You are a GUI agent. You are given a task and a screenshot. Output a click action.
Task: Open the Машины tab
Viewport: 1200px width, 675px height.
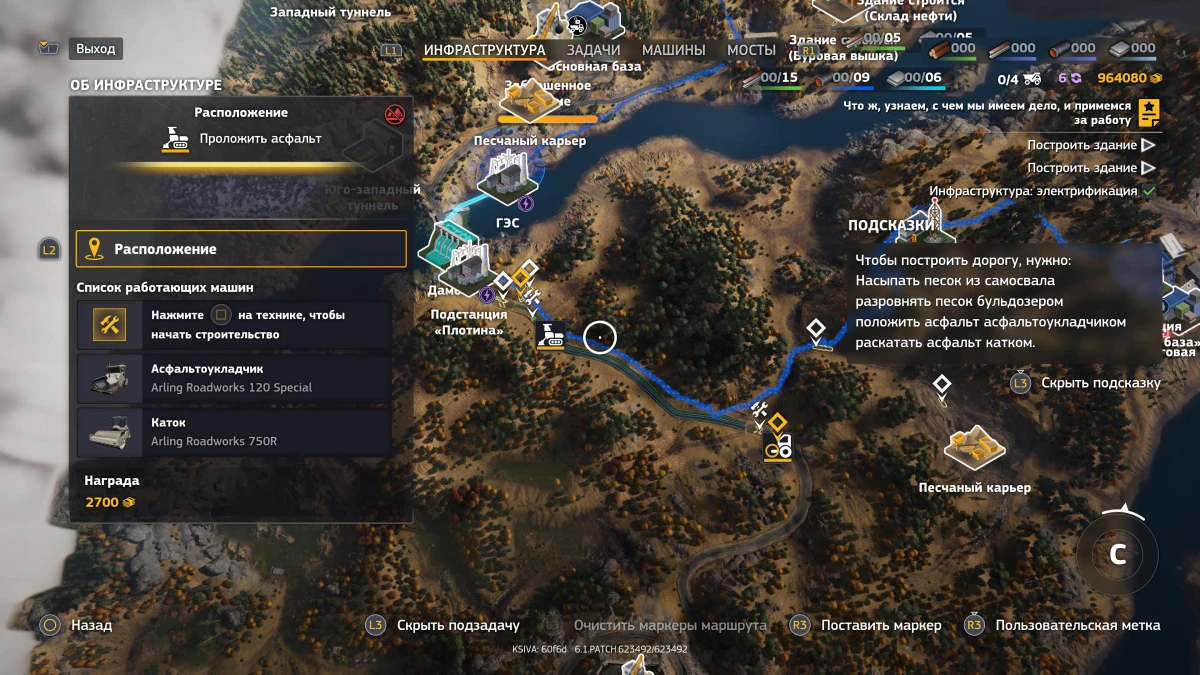tap(673, 50)
